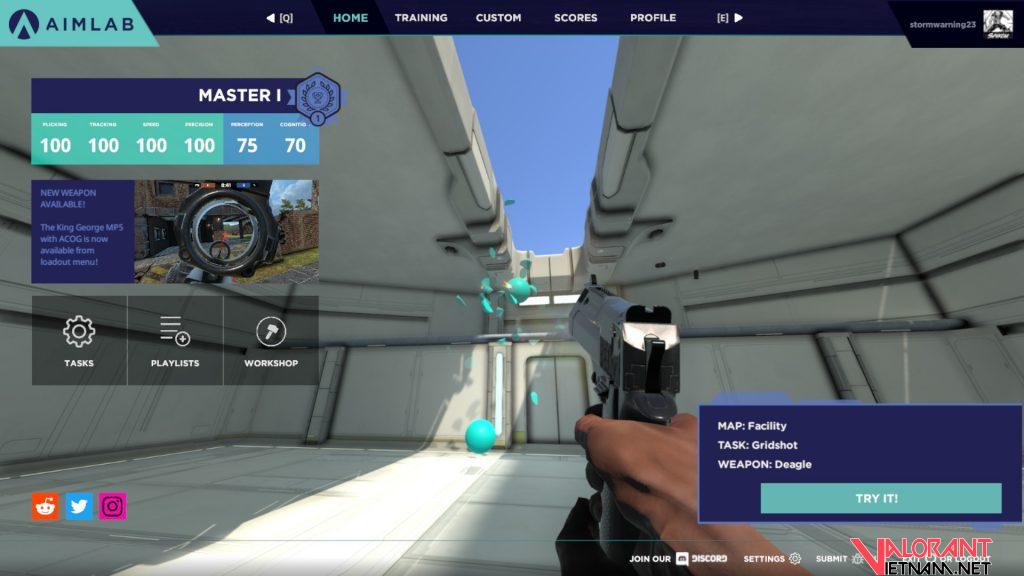Viewport: 1024px width, 576px height.
Task: Open the Reddit social link
Action: tap(45, 506)
